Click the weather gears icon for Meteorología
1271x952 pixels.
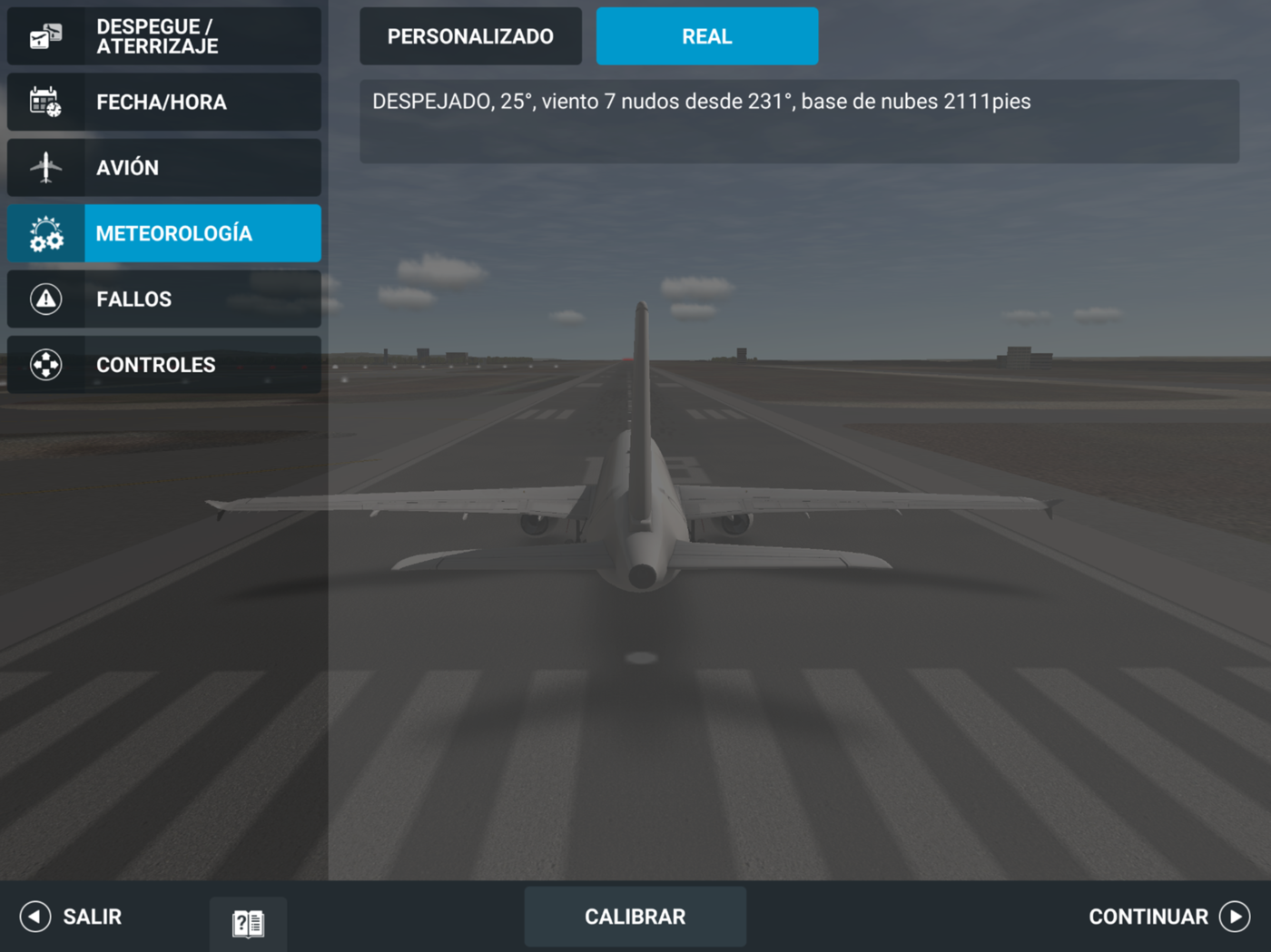click(45, 233)
